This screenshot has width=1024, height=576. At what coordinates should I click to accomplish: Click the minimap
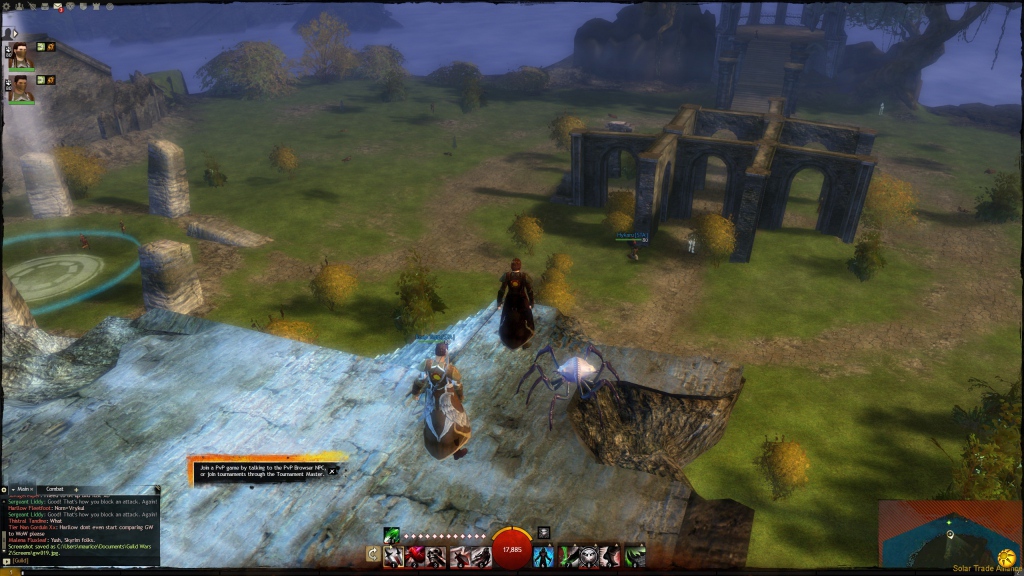[x=950, y=535]
